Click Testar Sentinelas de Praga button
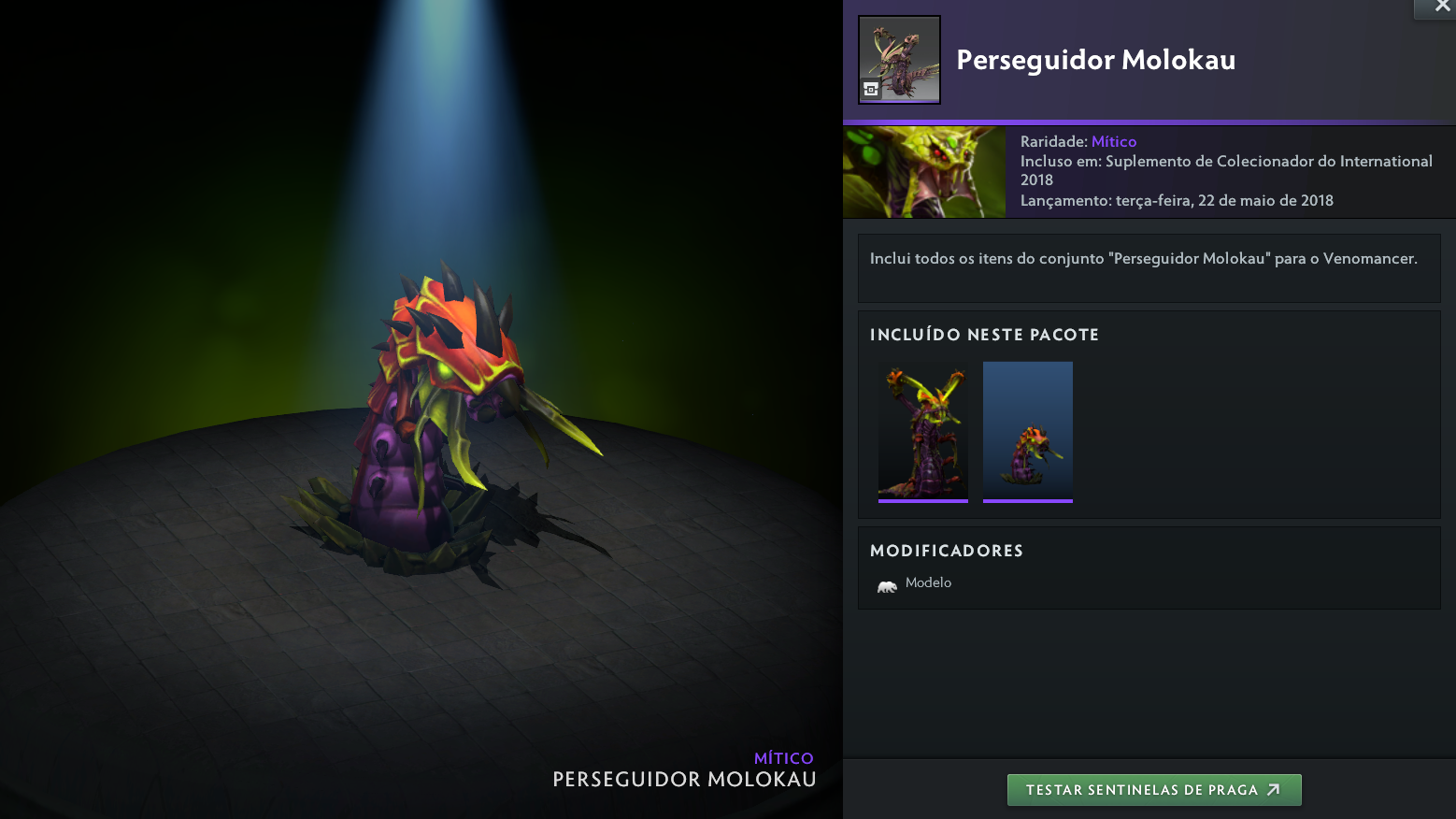Viewport: 1456px width, 819px height. click(x=1153, y=790)
